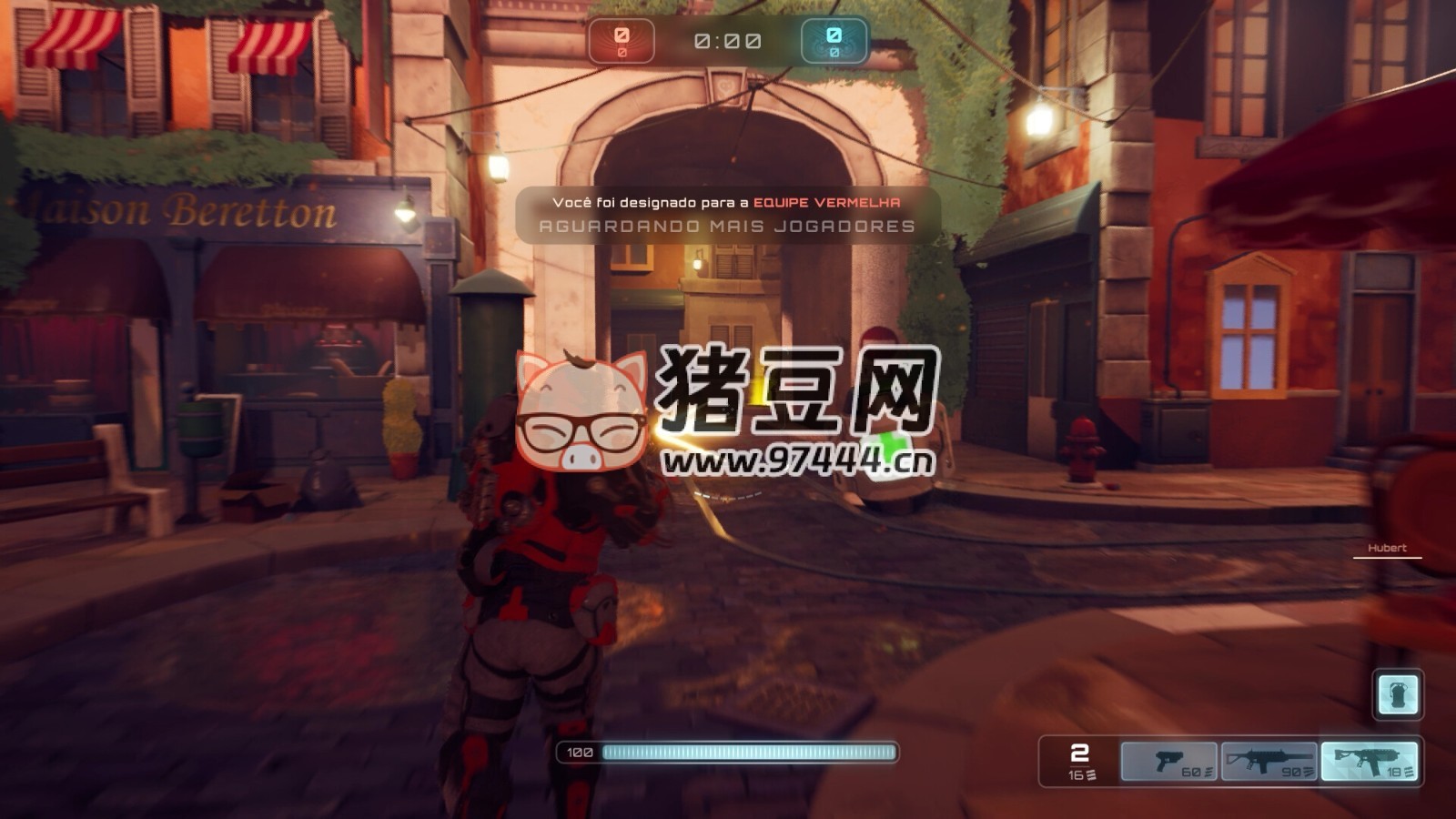The height and width of the screenshot is (819, 1456).
Task: Click the blue team emblem on the scoreboard
Action: 834,38
